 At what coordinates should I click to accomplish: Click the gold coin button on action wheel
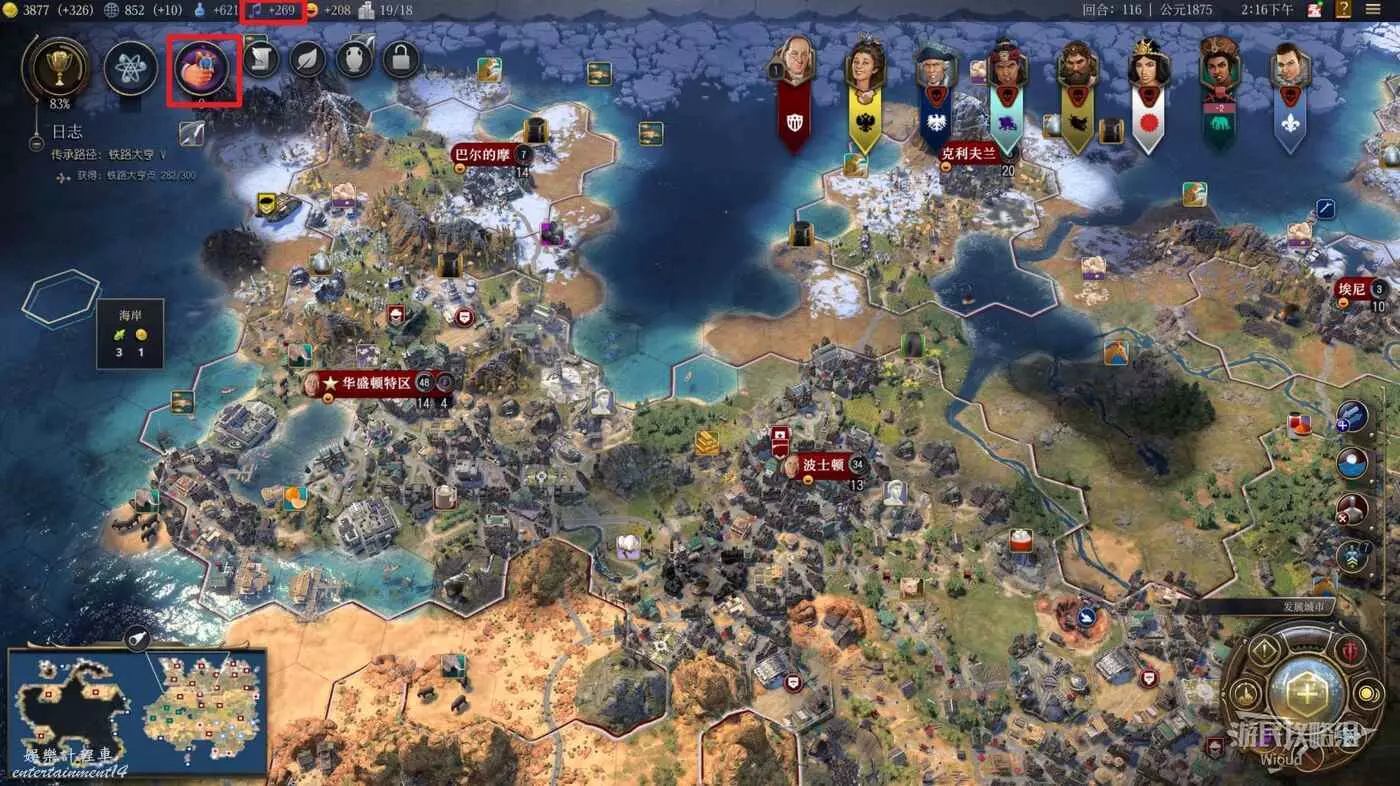[1367, 693]
